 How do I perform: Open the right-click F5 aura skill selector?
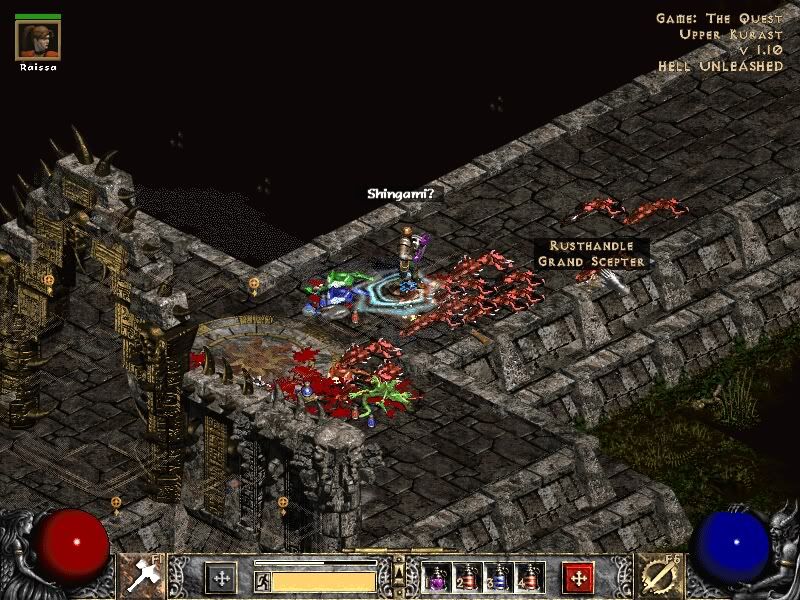pyautogui.click(x=658, y=575)
